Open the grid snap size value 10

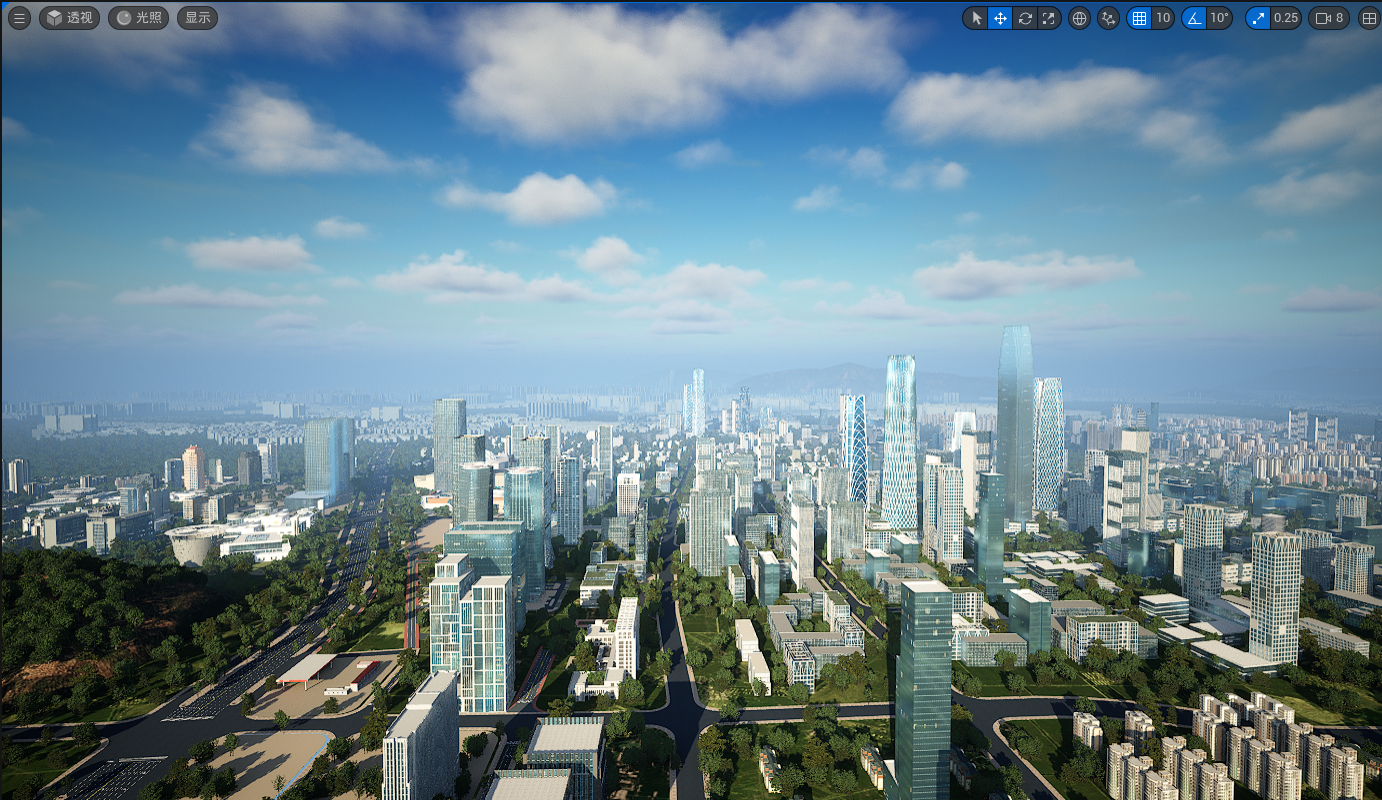click(1162, 18)
